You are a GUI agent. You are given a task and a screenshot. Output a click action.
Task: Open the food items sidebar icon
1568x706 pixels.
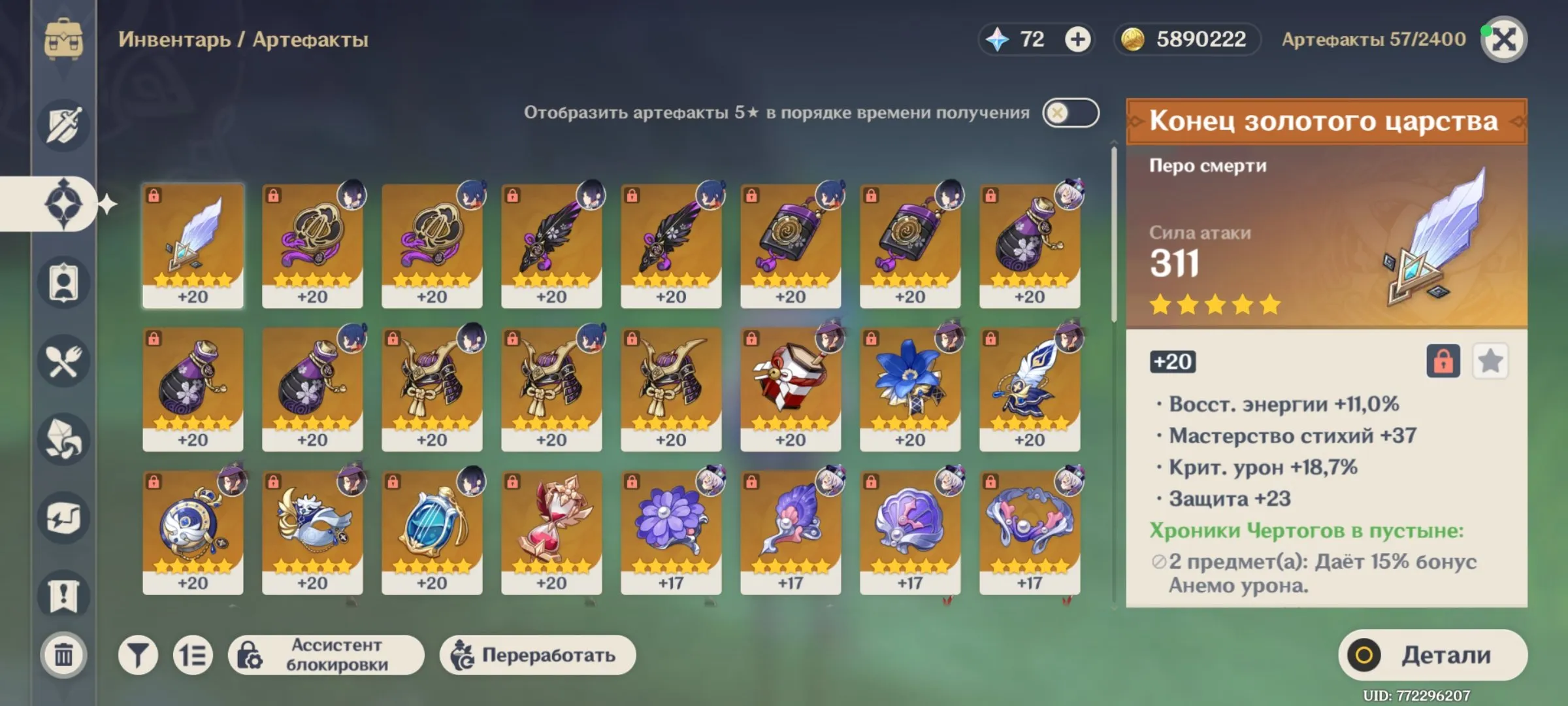[63, 361]
